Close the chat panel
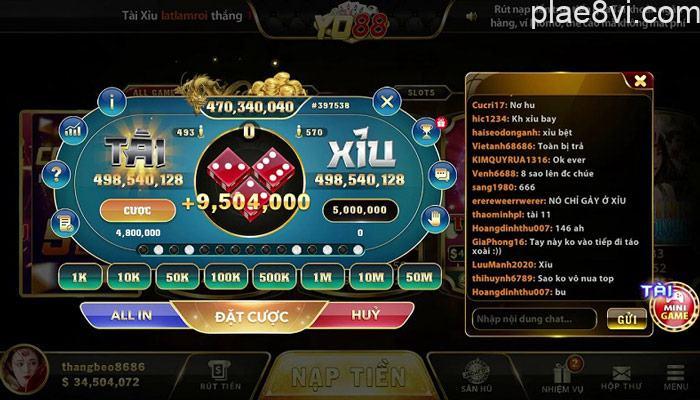The height and width of the screenshot is (400, 700). 638,80
